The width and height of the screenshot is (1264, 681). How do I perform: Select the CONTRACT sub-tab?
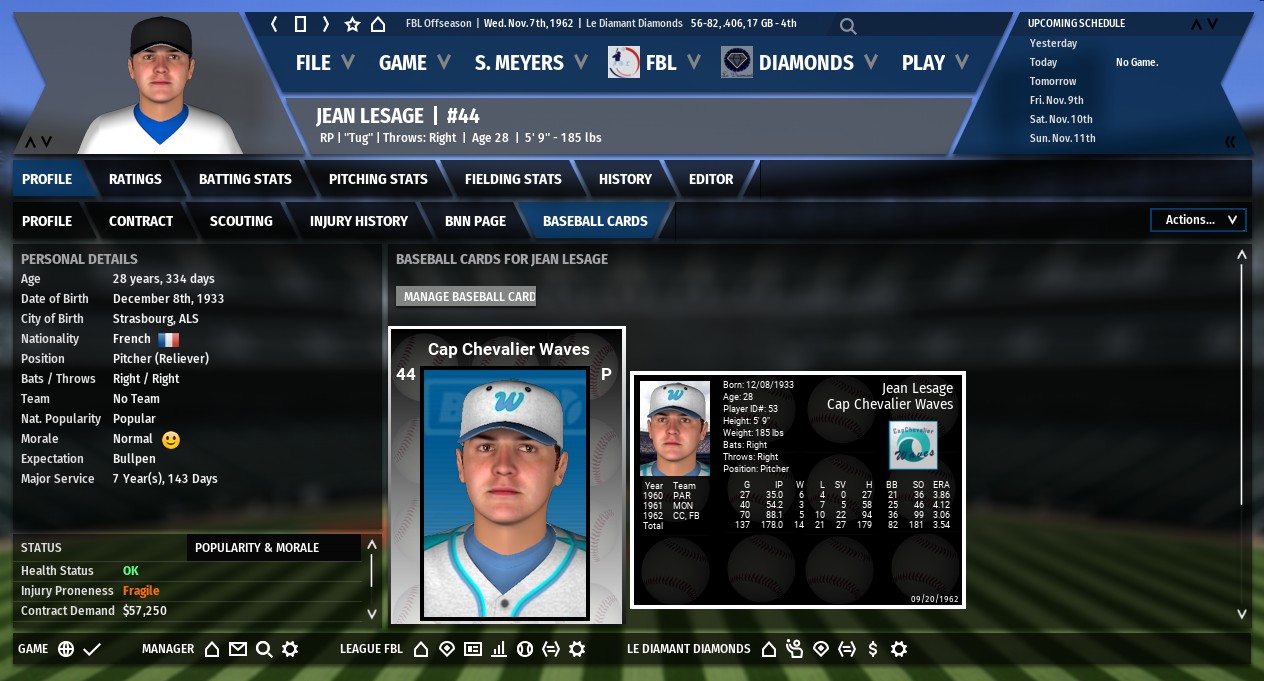[141, 221]
